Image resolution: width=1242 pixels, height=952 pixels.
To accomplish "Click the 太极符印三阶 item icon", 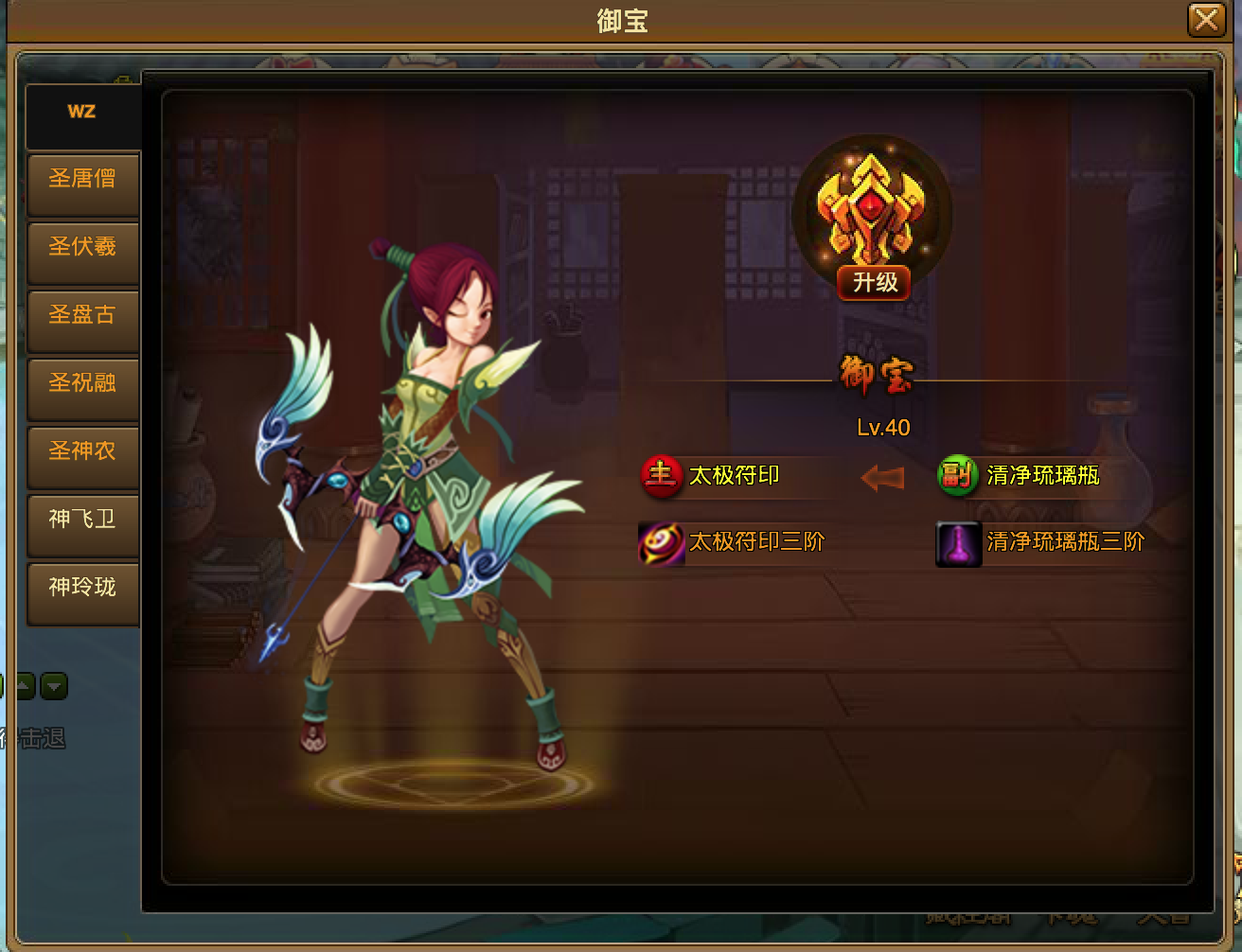I will tap(661, 542).
